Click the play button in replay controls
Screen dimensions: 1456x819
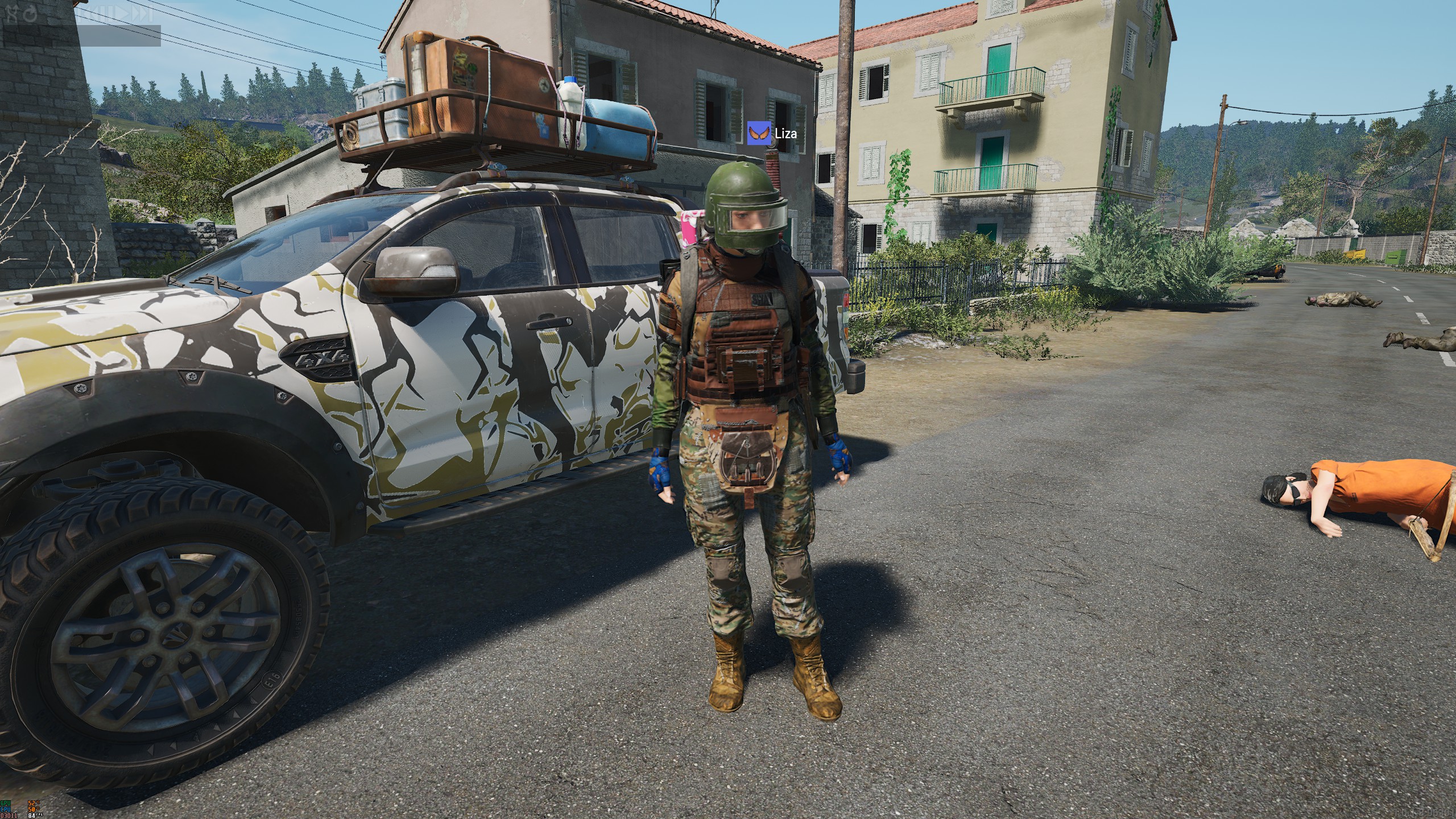121,14
